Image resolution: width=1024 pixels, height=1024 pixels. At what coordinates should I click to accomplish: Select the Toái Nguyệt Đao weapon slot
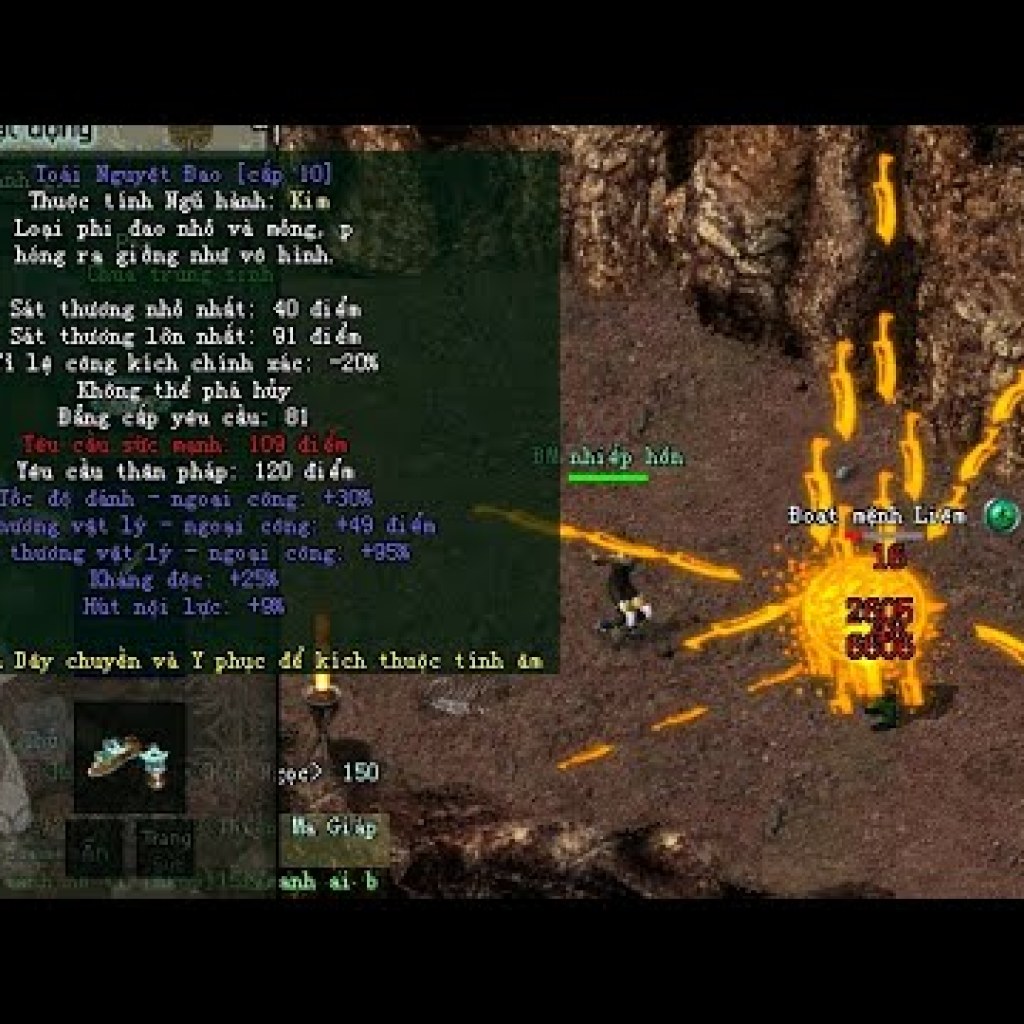coord(129,757)
